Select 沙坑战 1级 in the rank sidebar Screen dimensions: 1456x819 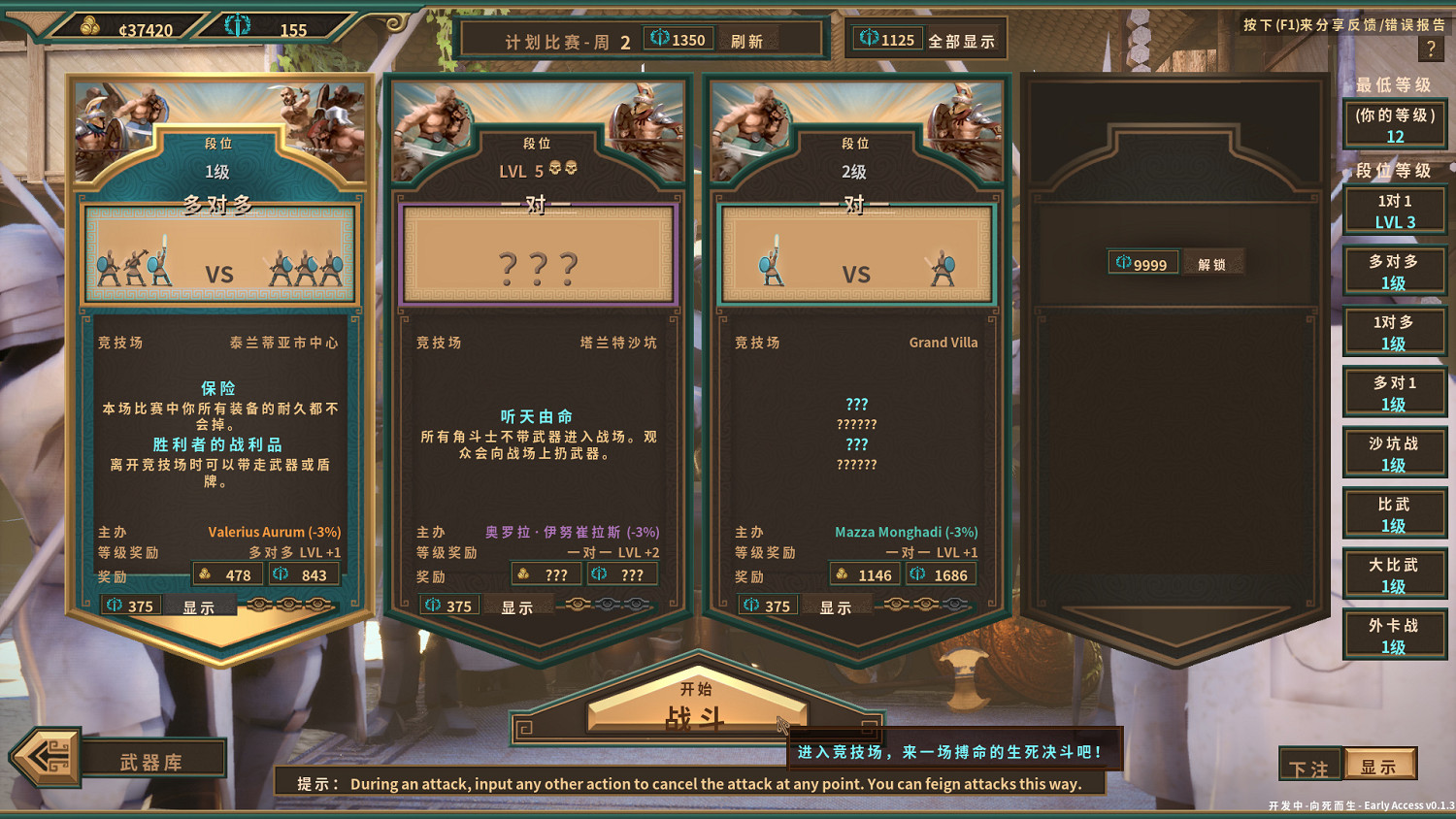[x=1394, y=452]
